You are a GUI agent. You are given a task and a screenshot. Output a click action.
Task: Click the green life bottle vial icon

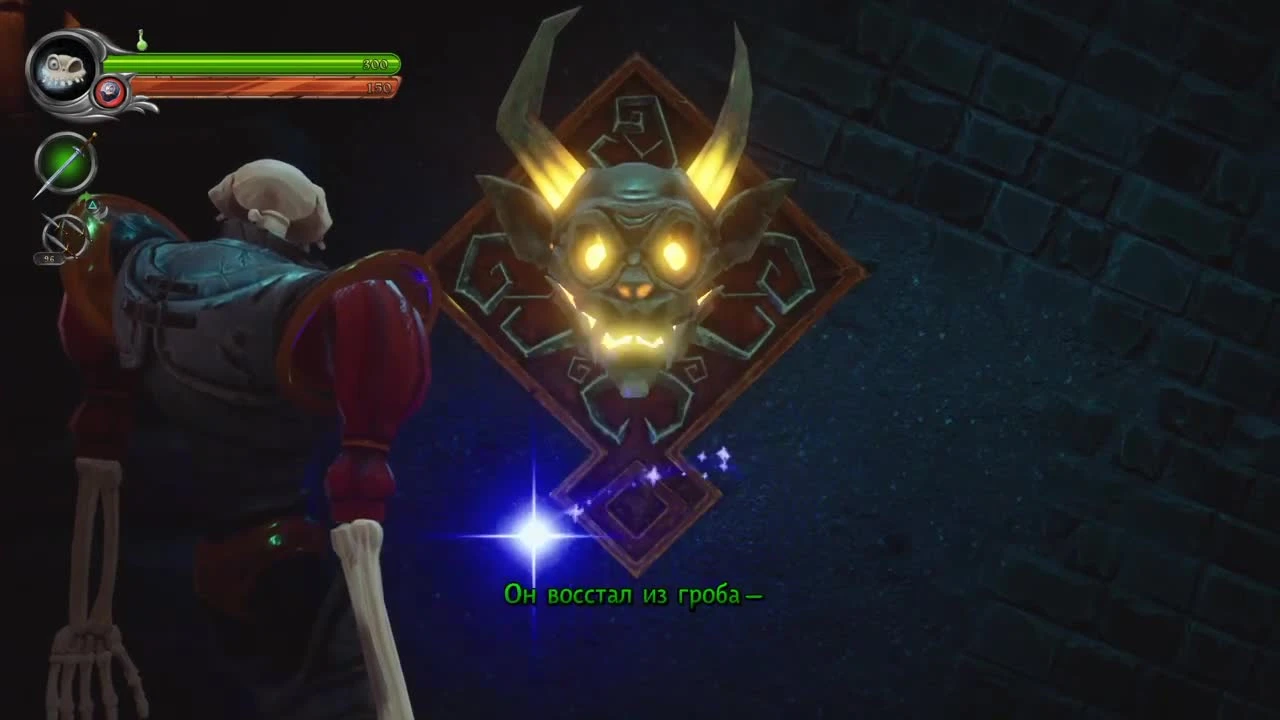coord(141,43)
